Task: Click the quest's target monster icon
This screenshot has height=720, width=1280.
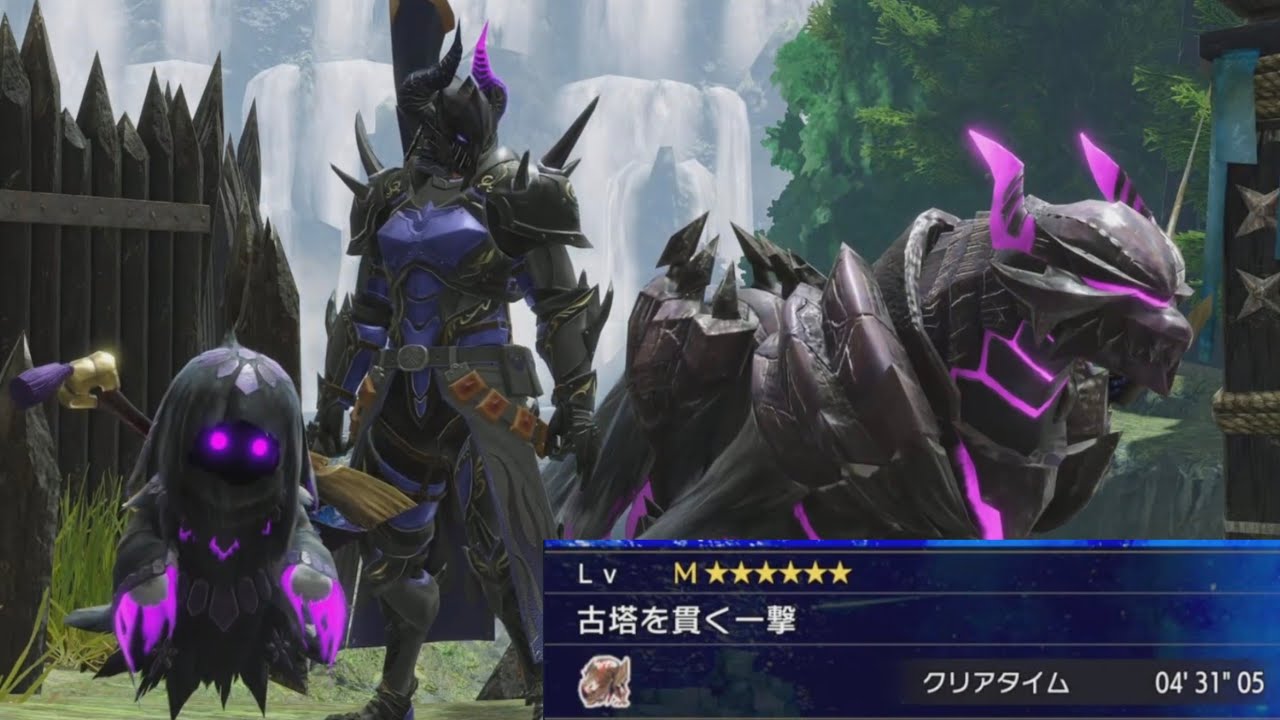Action: point(604,682)
